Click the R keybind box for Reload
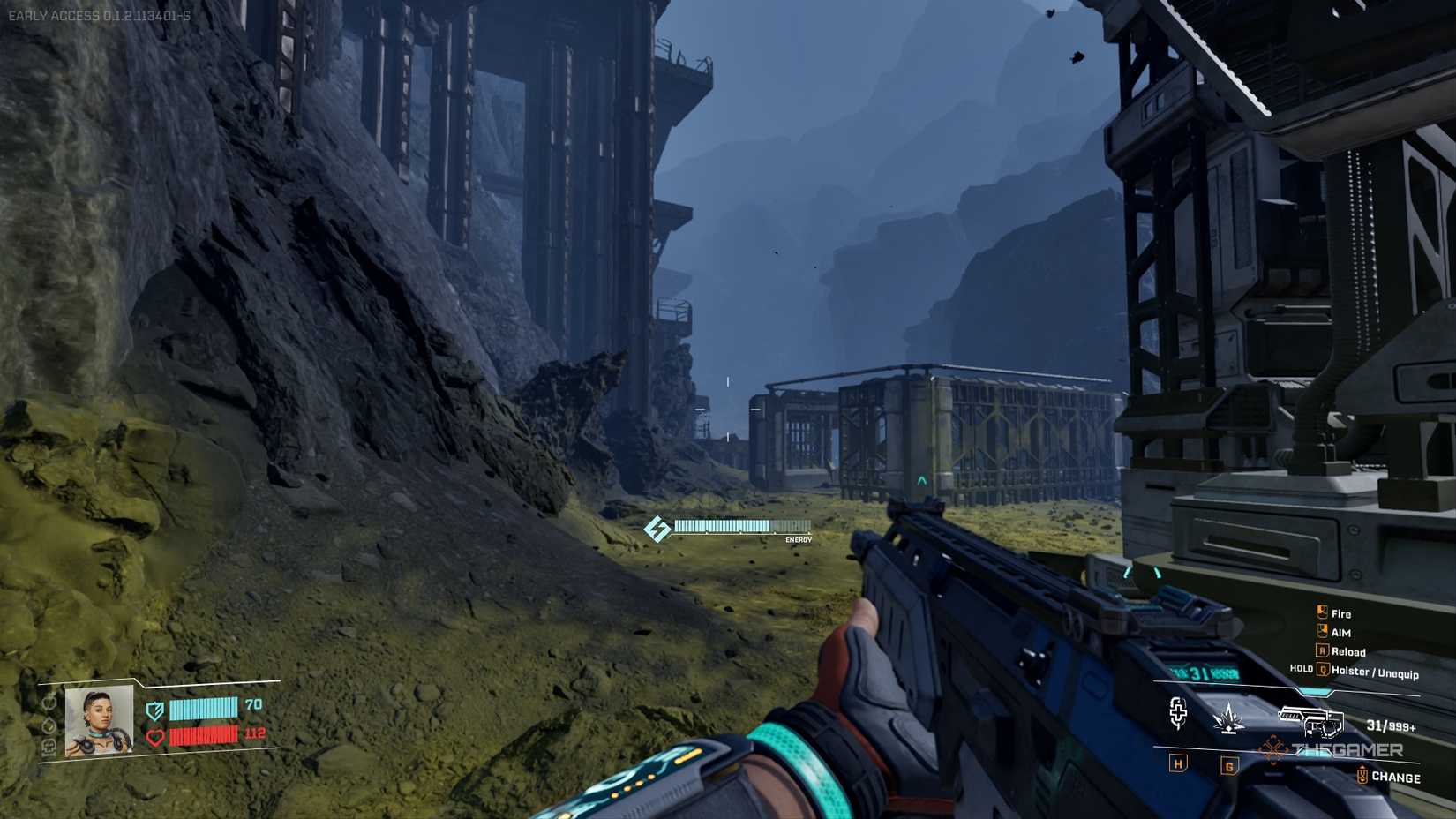 pos(1322,650)
